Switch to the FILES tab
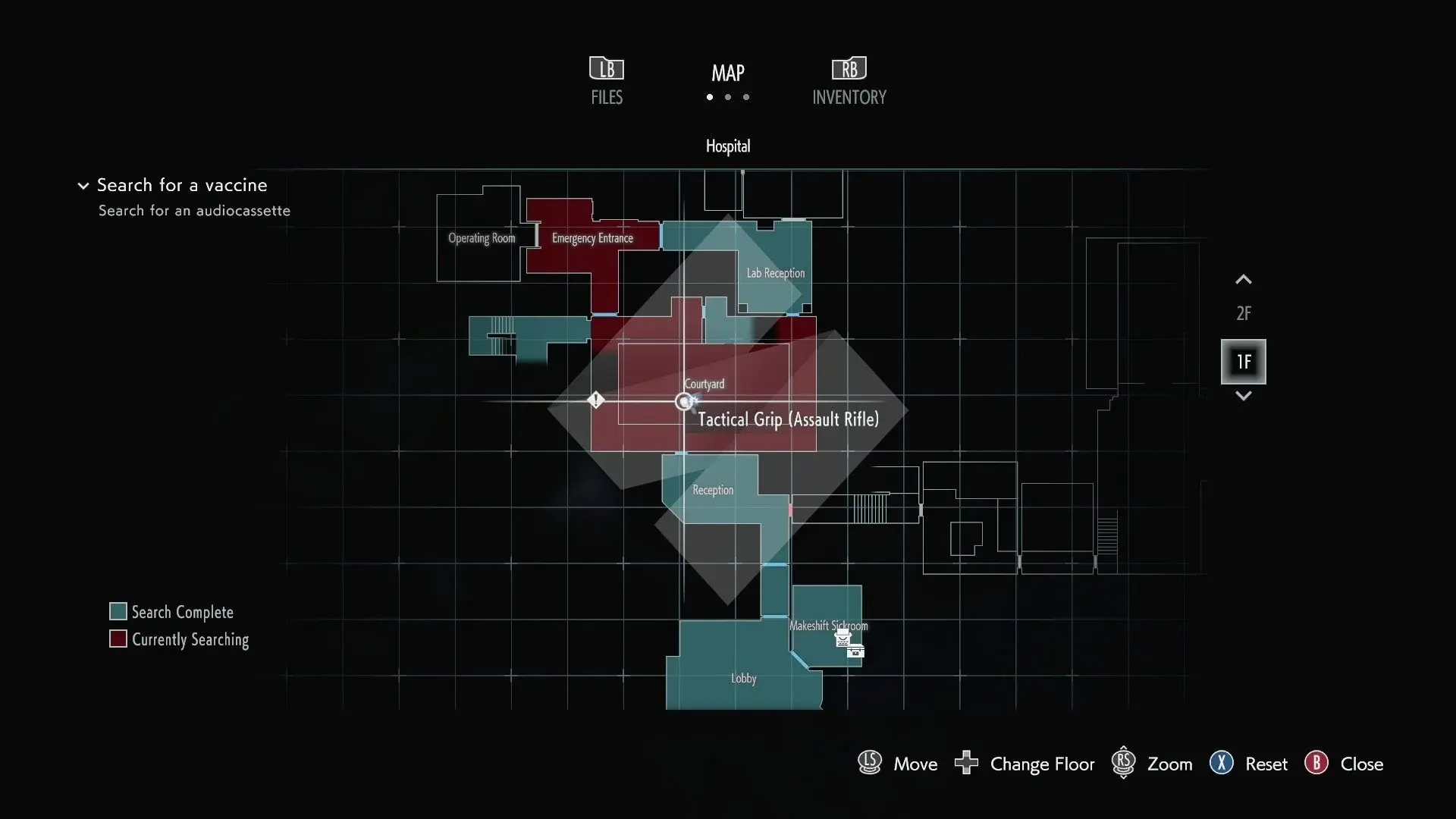The image size is (1456, 819). tap(607, 81)
